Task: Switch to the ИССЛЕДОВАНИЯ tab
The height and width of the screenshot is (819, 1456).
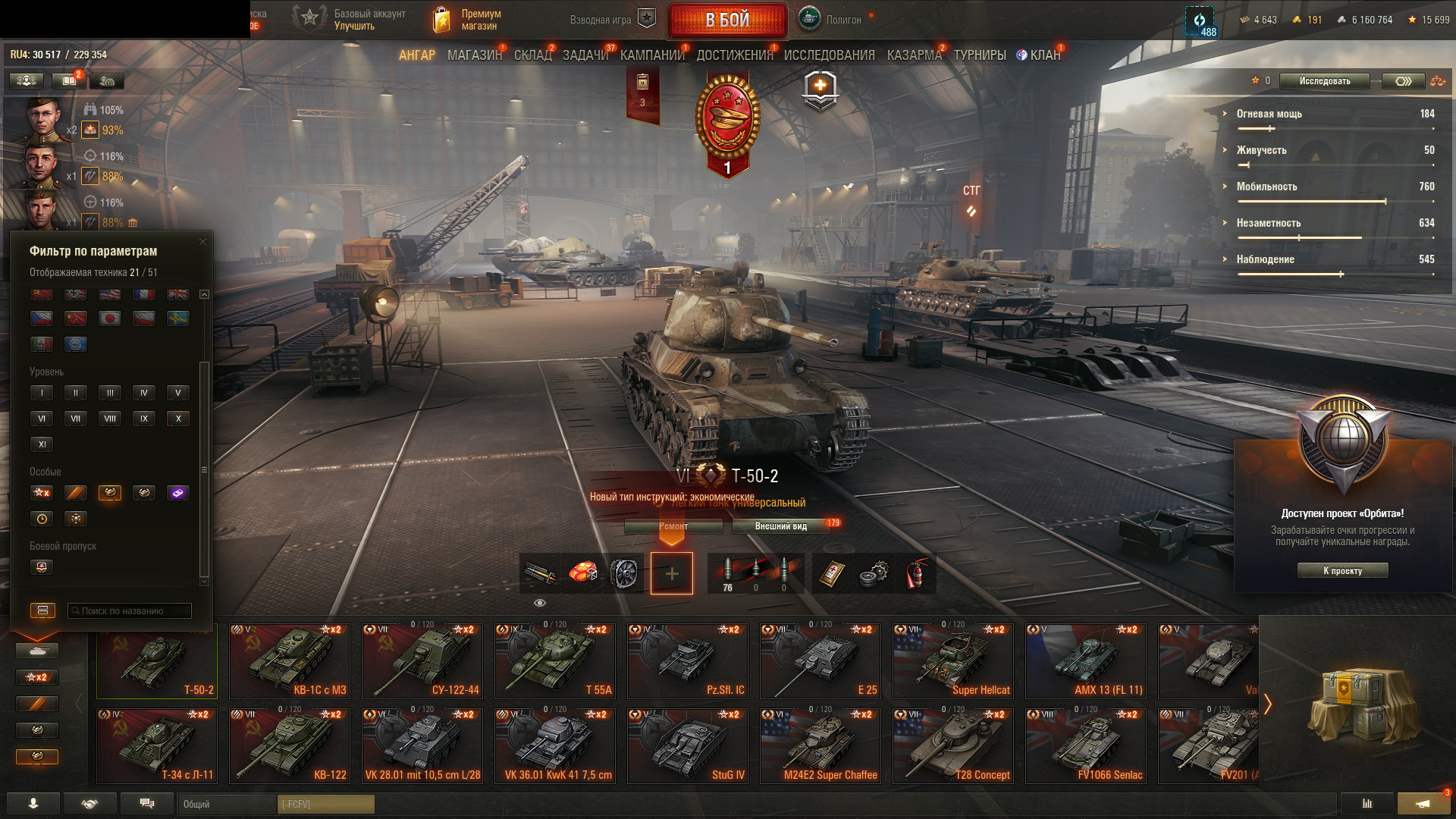Action: 829,55
